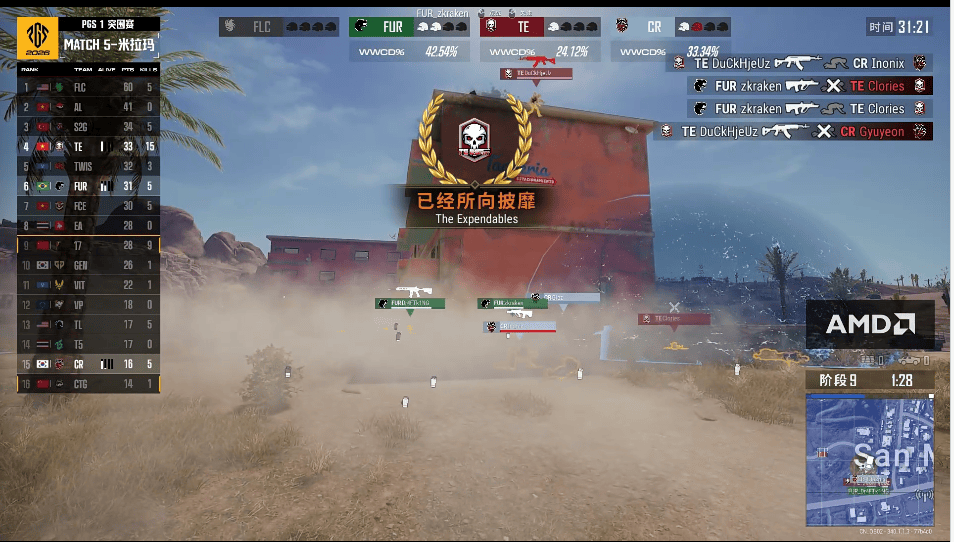
Task: Select the green FUR team panel at top
Action: [x=411, y=27]
